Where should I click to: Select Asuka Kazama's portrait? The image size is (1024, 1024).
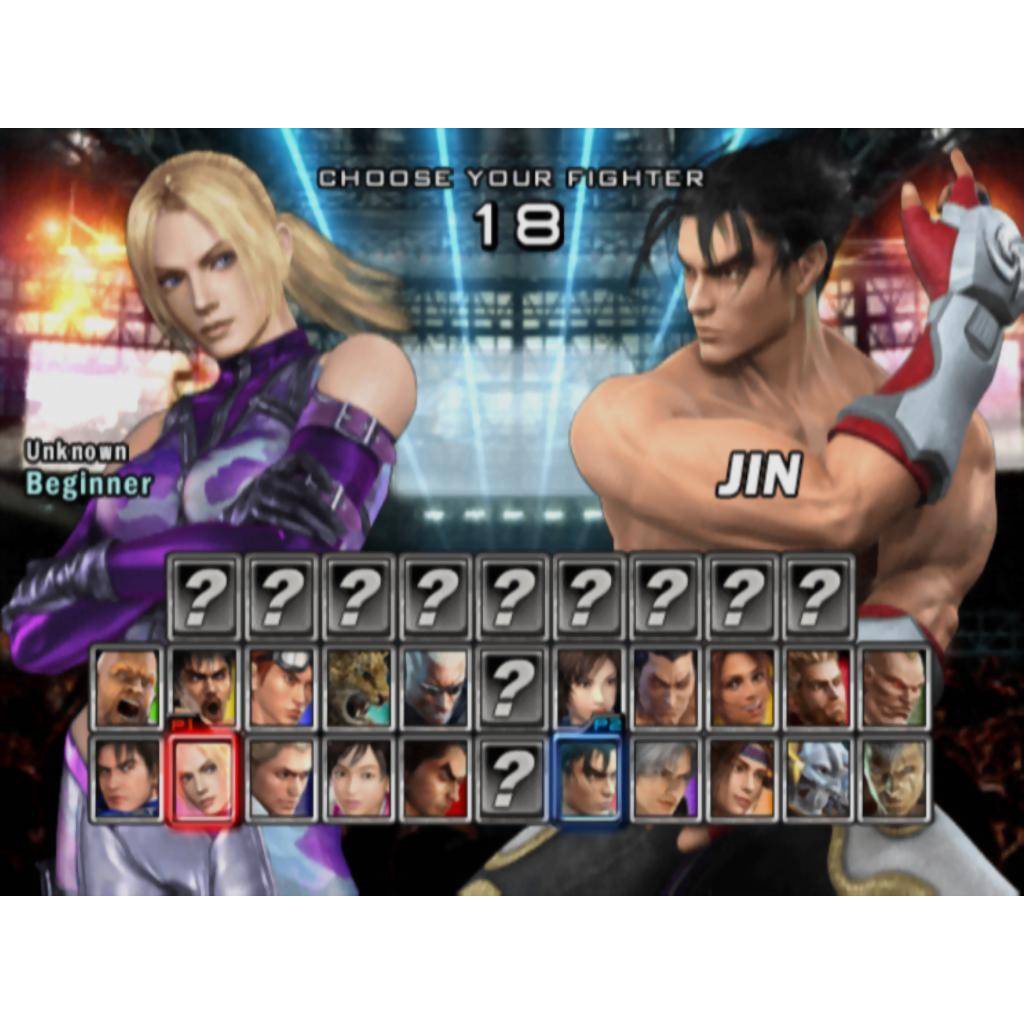tap(588, 688)
